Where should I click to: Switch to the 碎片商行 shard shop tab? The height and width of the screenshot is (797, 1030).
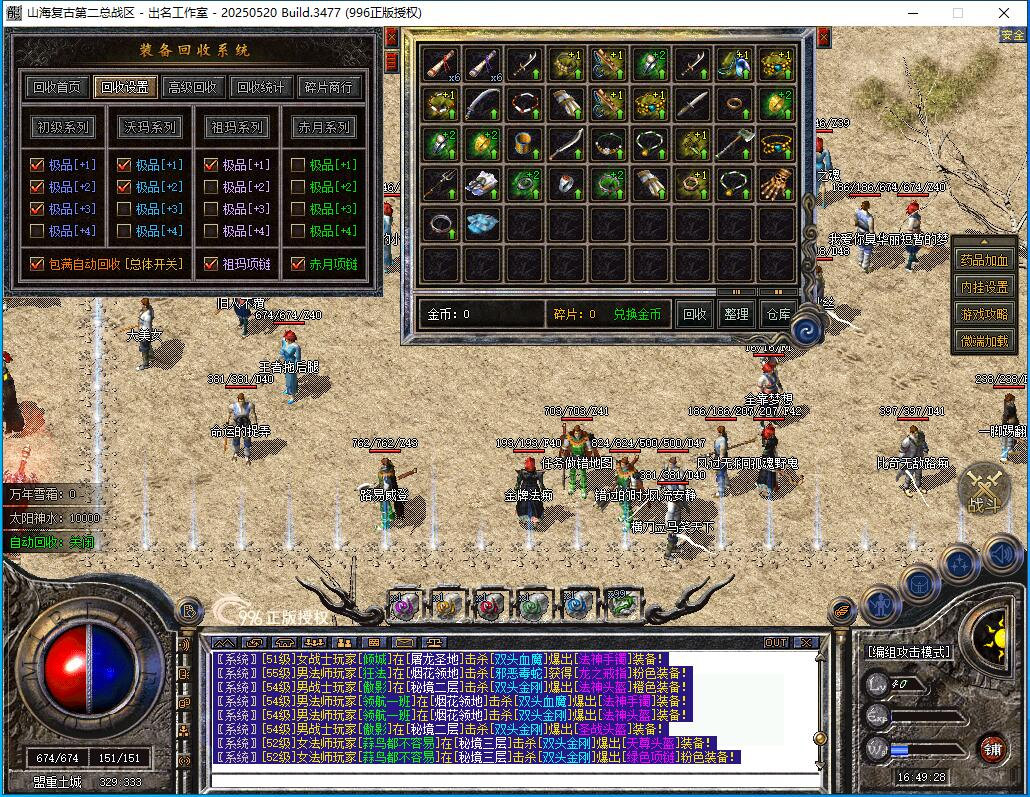pyautogui.click(x=328, y=87)
